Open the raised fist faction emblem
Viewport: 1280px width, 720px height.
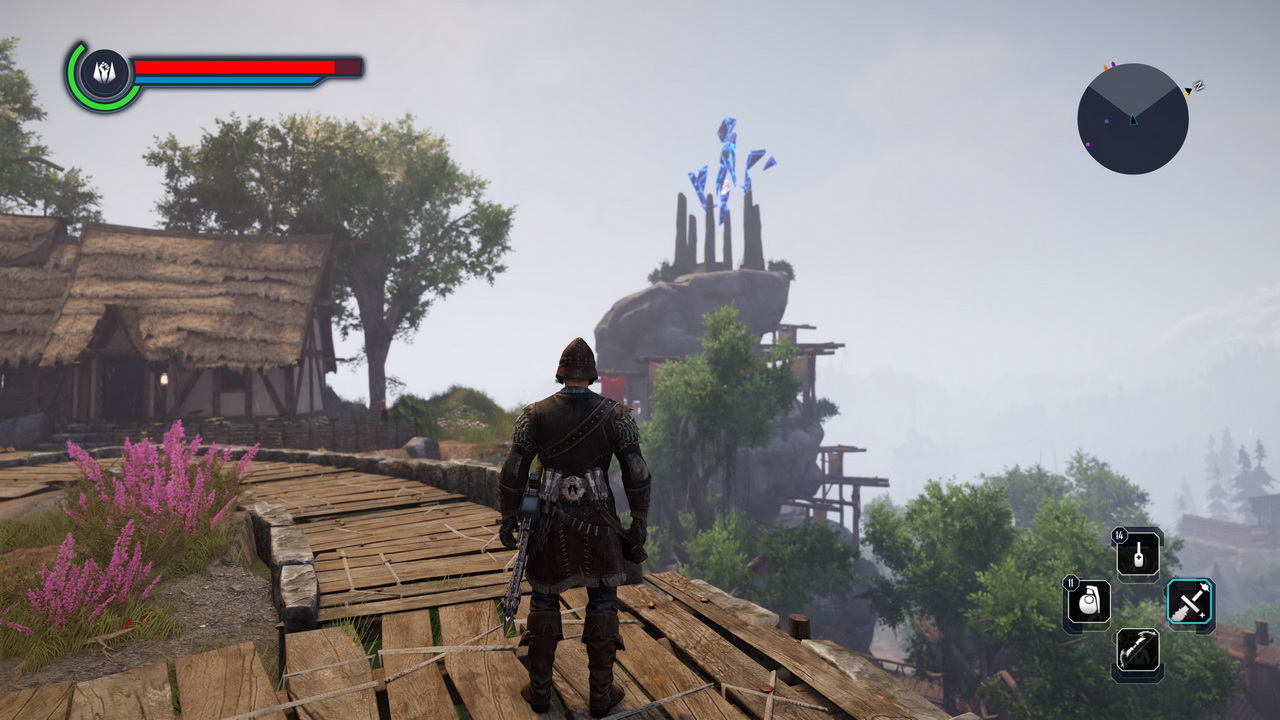pyautogui.click(x=105, y=75)
